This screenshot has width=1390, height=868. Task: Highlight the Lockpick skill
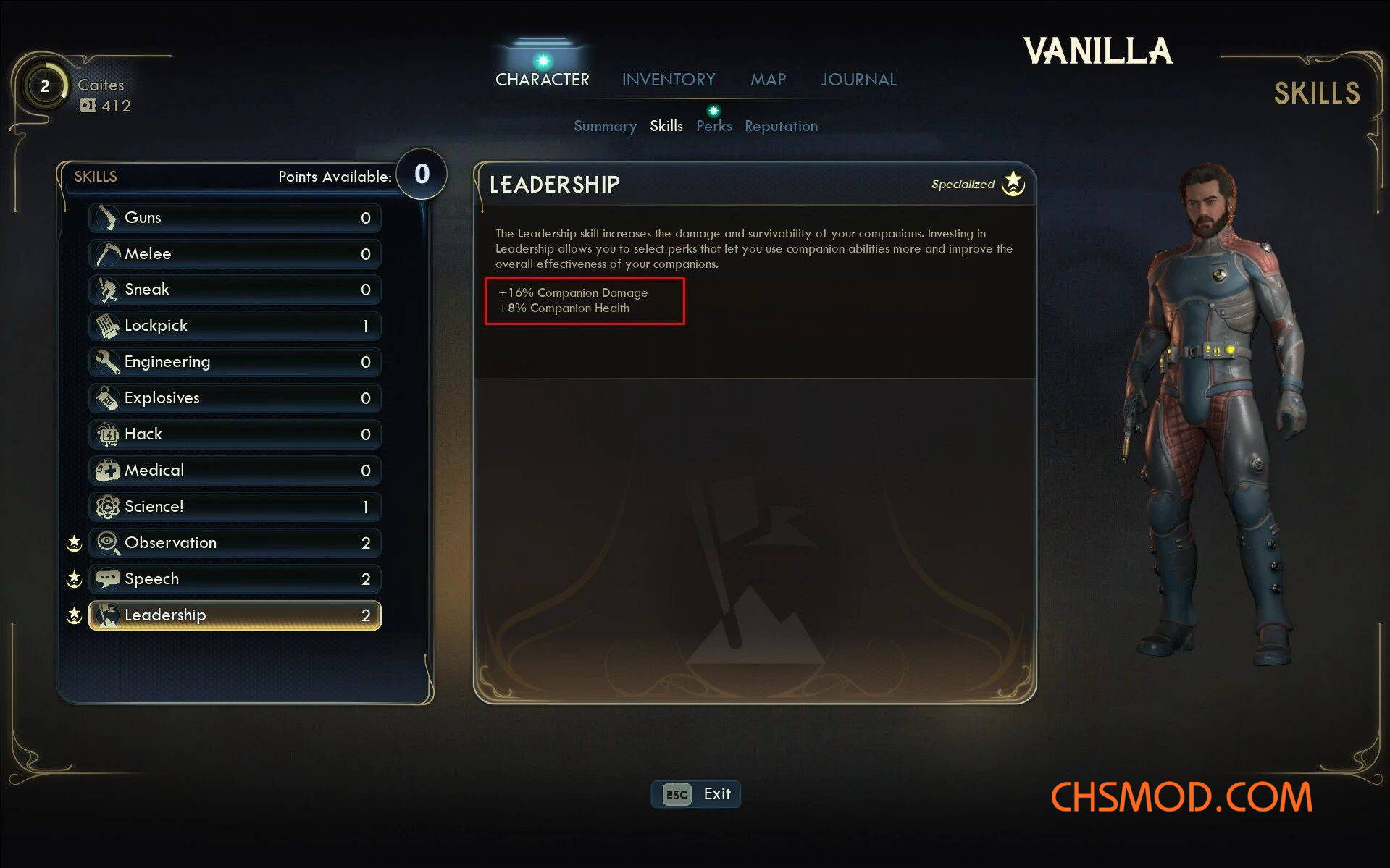coord(235,326)
